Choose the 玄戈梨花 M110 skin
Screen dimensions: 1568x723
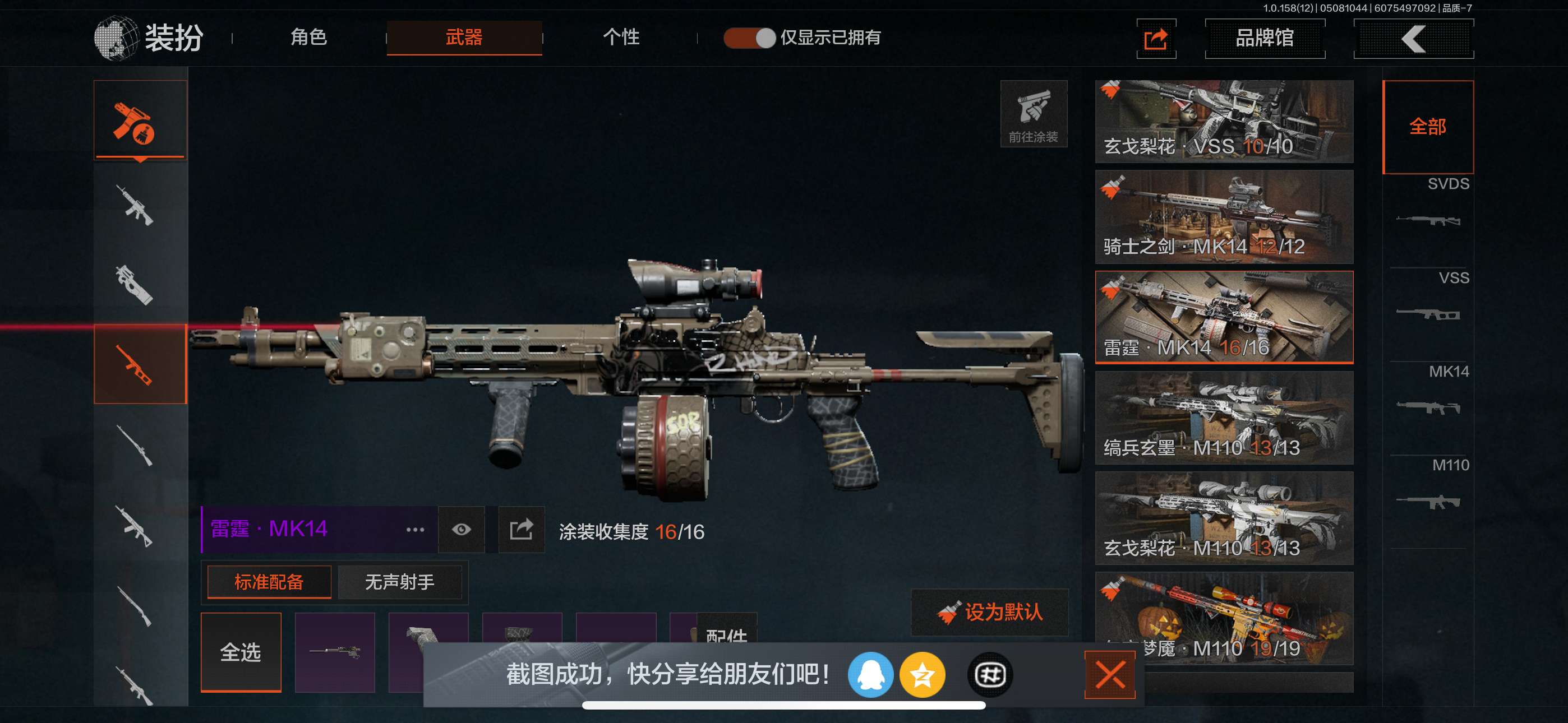(1224, 518)
